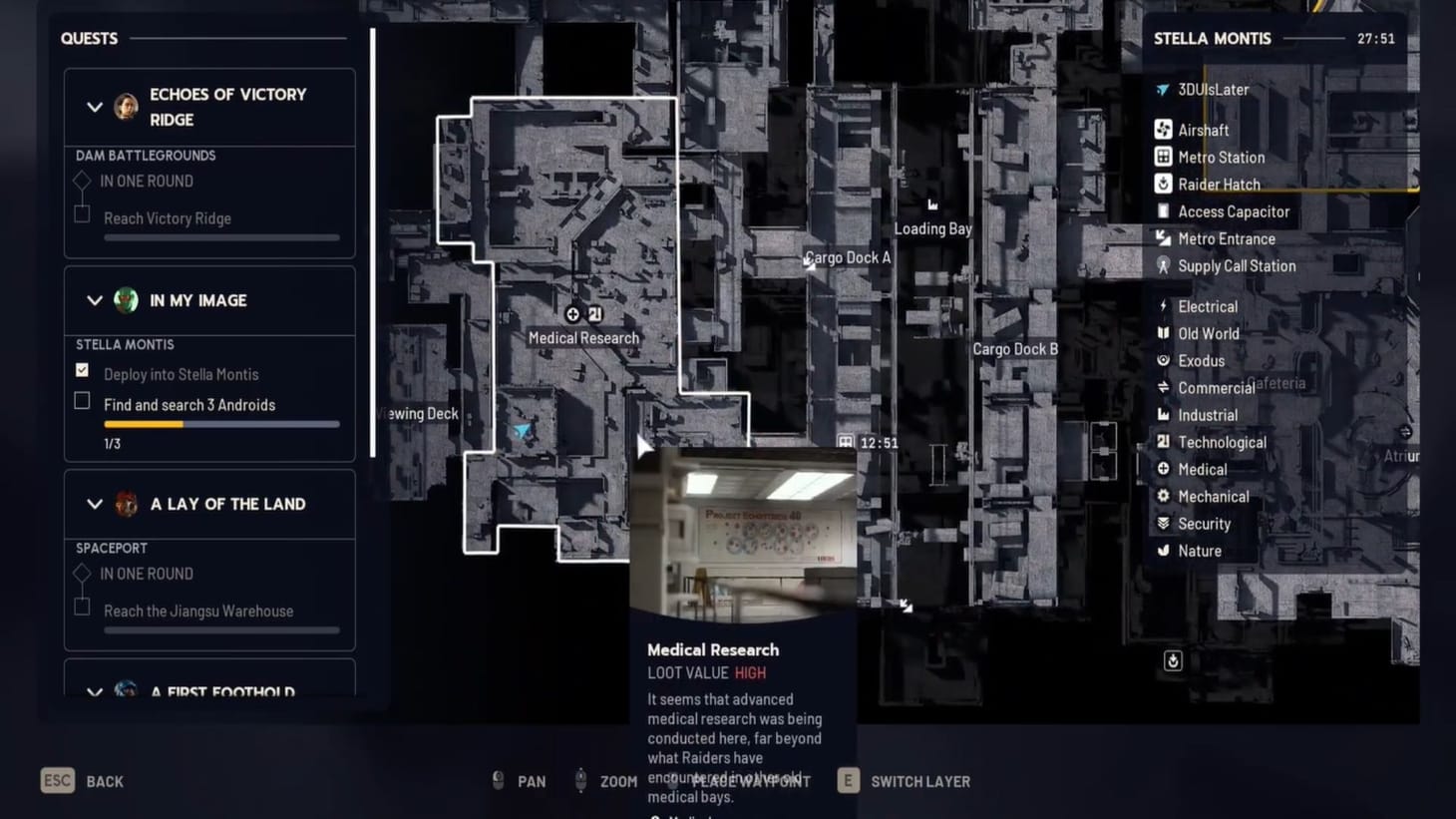Uncheck Deploy into Stella Montis objective
Screen dimensions: 1456x819
pos(81,369)
